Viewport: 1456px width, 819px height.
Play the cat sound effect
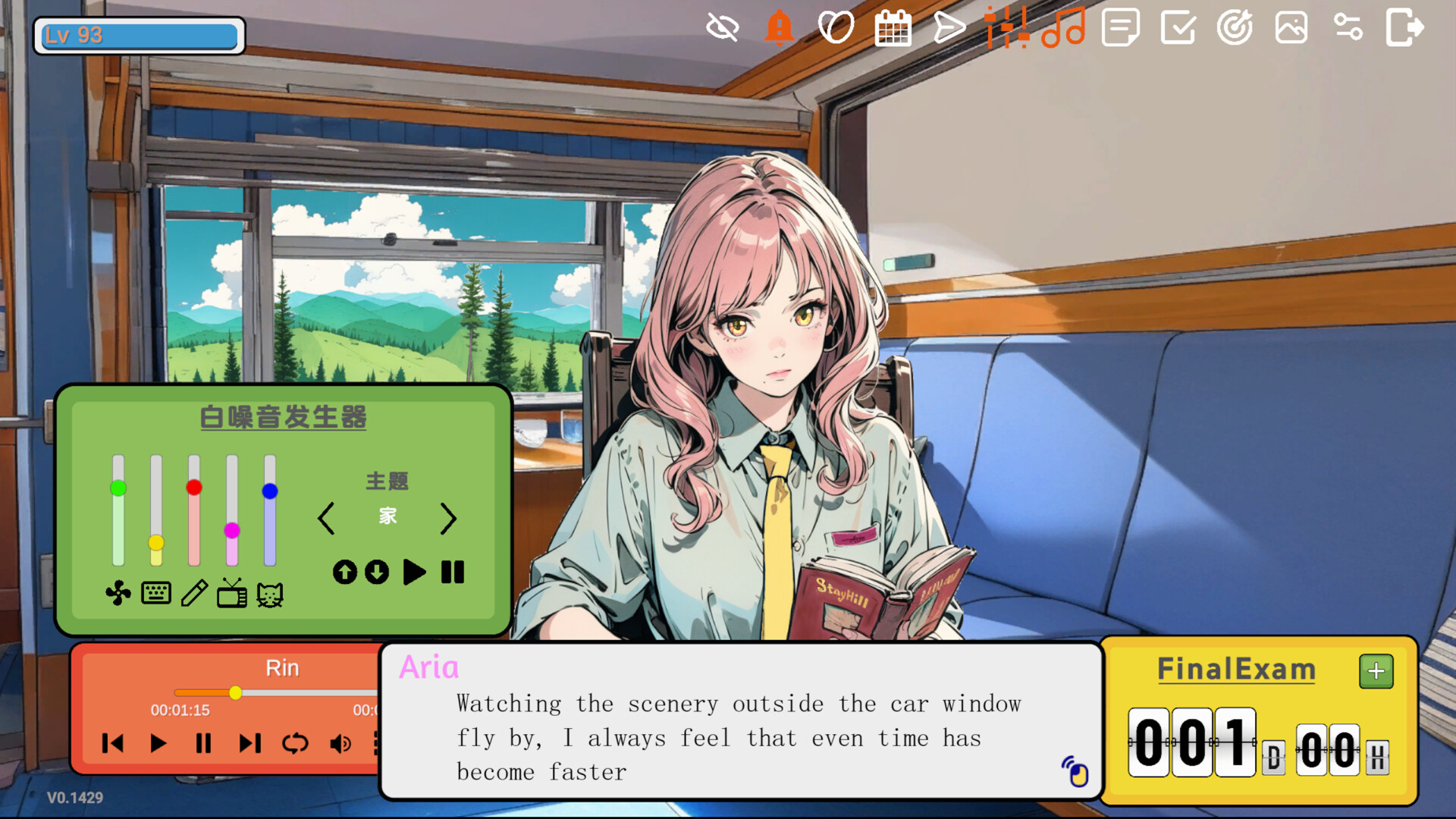[x=270, y=594]
